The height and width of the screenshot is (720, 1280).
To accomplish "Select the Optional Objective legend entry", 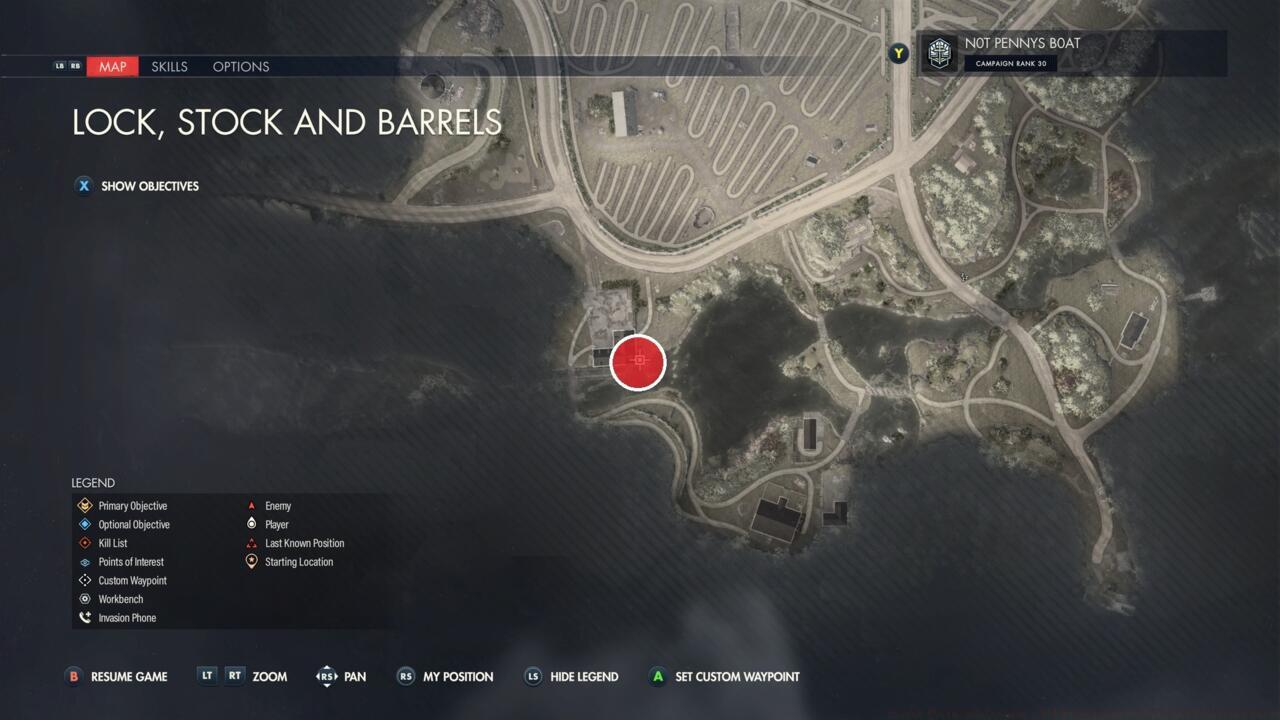I will point(133,525).
